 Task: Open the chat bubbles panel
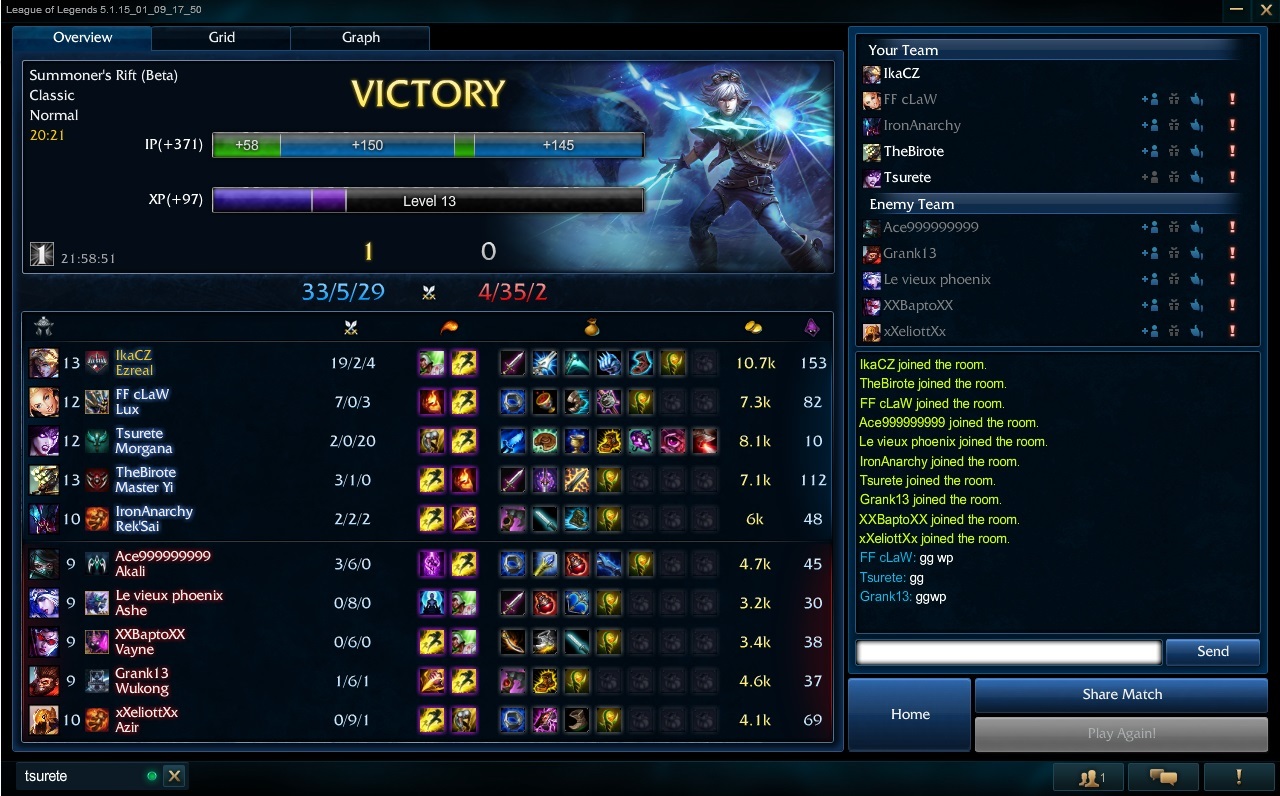click(1163, 777)
